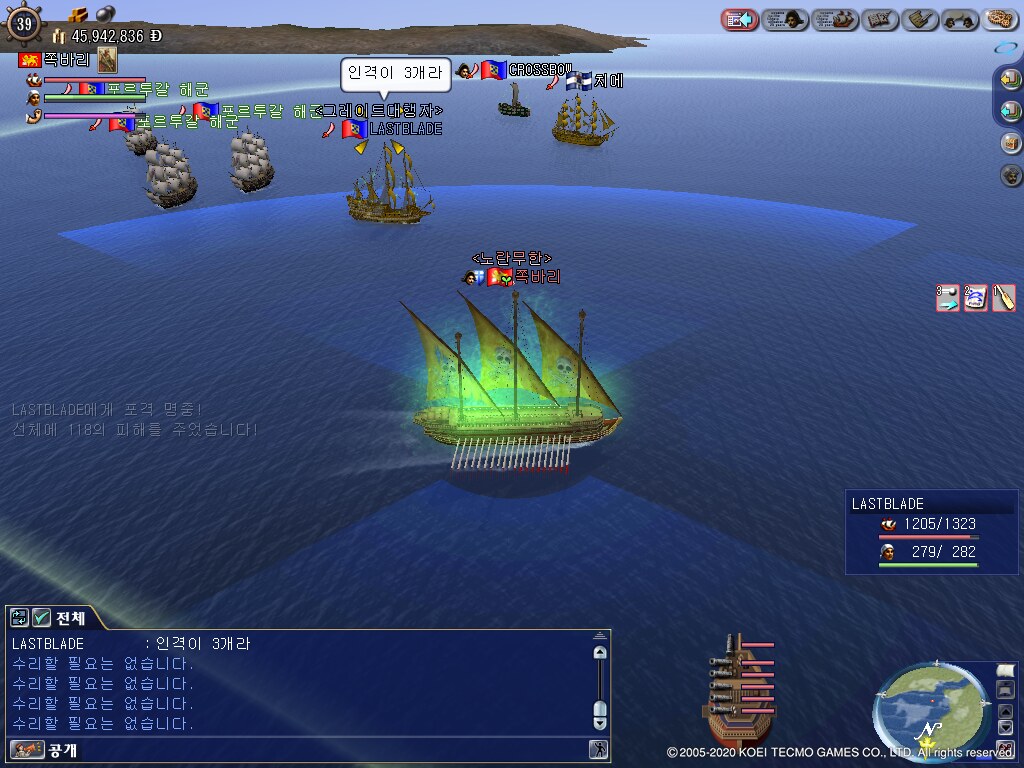This screenshot has height=768, width=1024.
Task: Activate skill slot 3 with the arrow
Action: coord(948,298)
